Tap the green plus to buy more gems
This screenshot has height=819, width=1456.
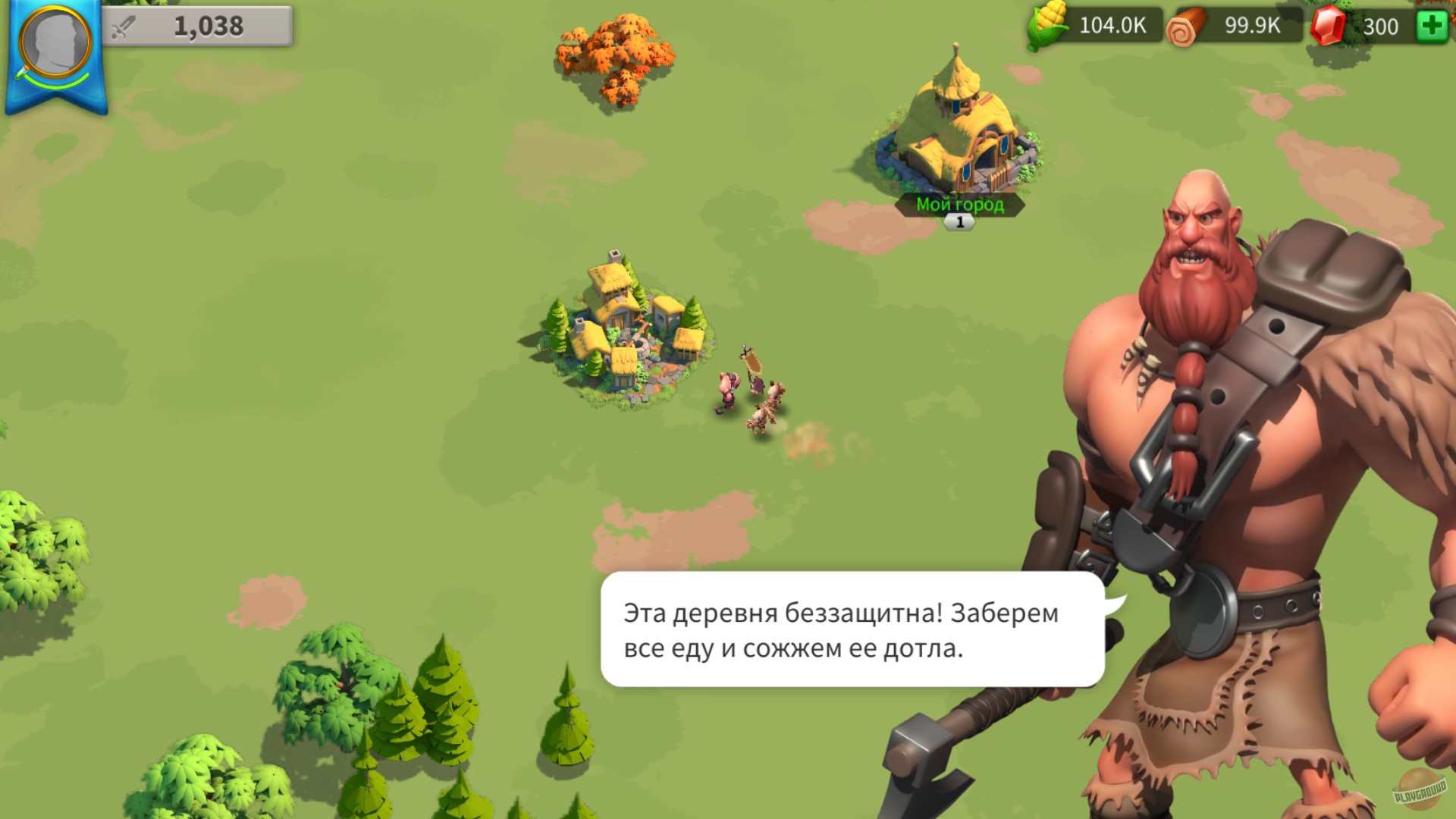1433,25
